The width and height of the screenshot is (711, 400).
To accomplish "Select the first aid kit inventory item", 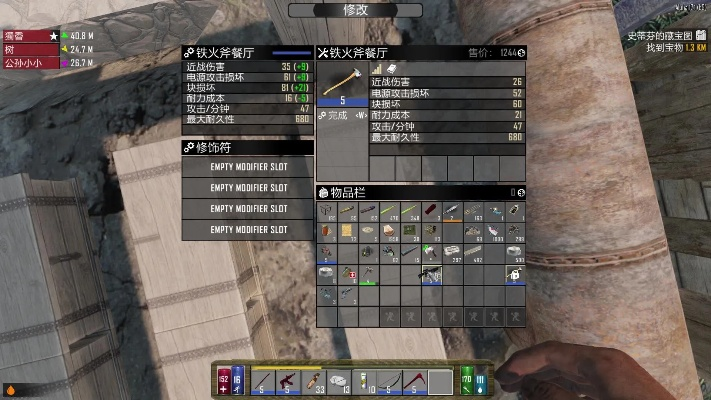I will [348, 272].
